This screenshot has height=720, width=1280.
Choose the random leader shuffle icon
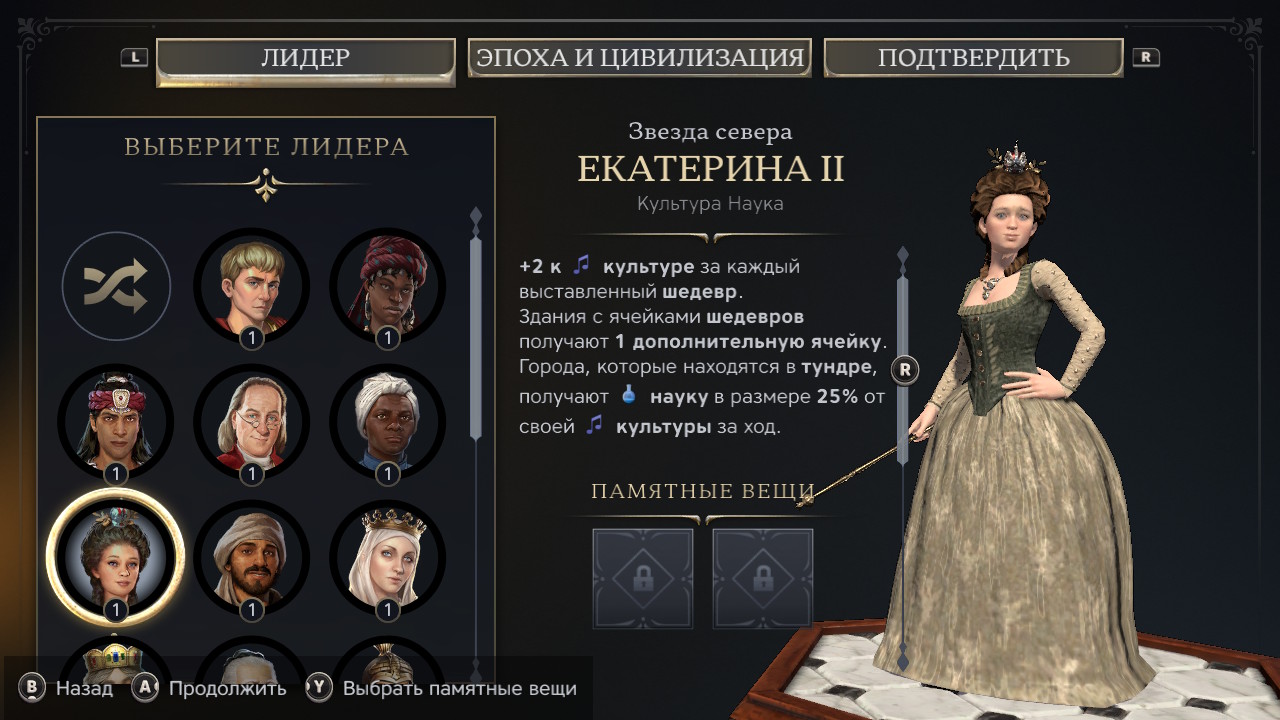[x=116, y=287]
